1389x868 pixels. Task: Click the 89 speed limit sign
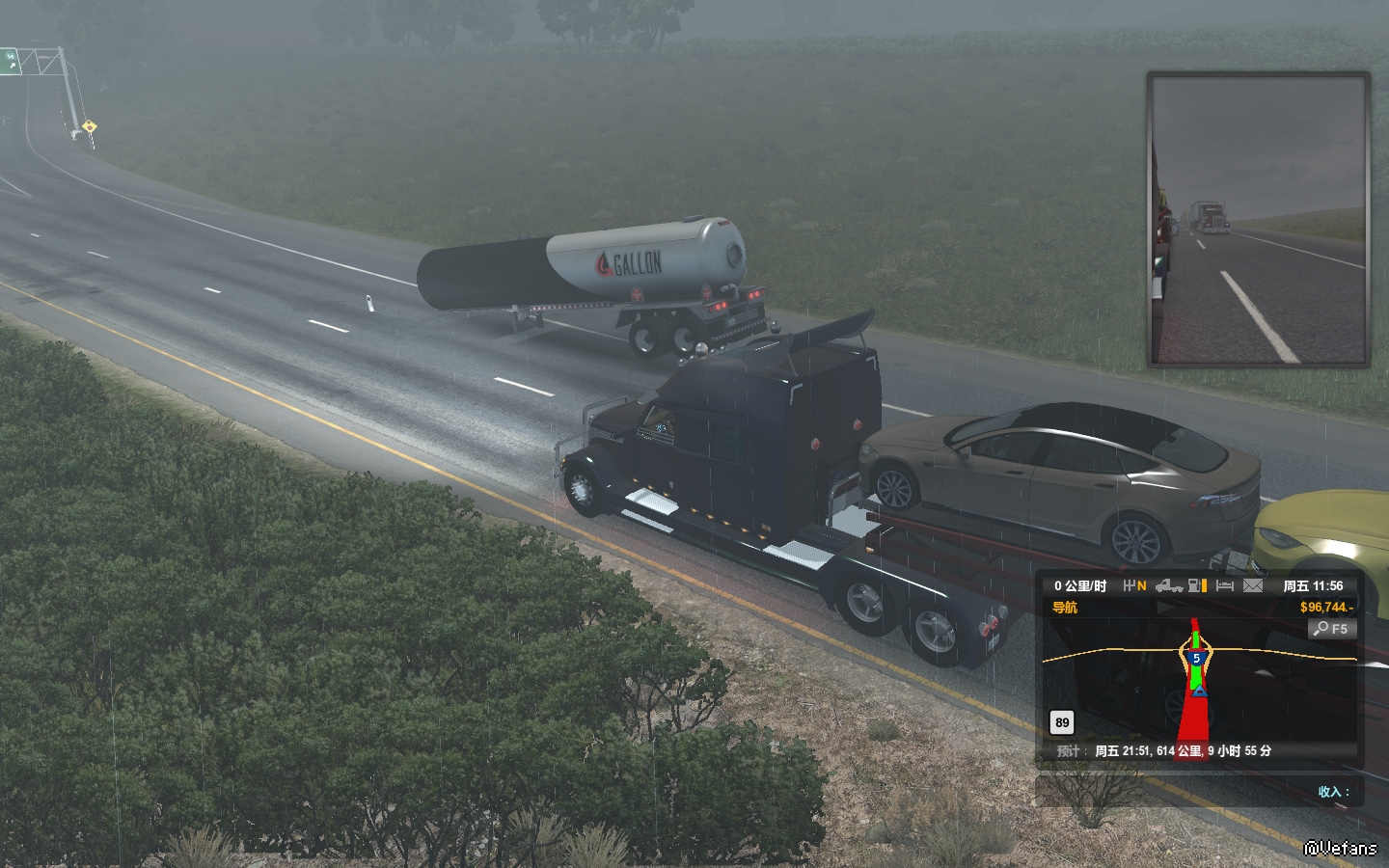point(1062,722)
